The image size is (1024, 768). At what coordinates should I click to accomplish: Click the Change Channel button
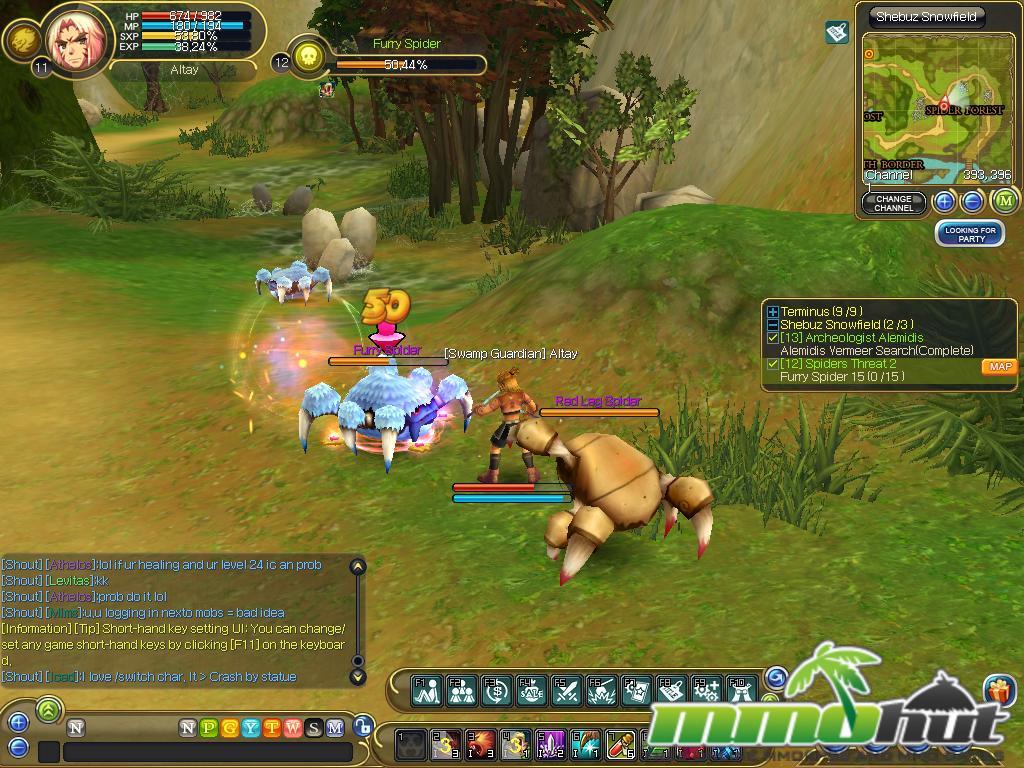pos(893,203)
